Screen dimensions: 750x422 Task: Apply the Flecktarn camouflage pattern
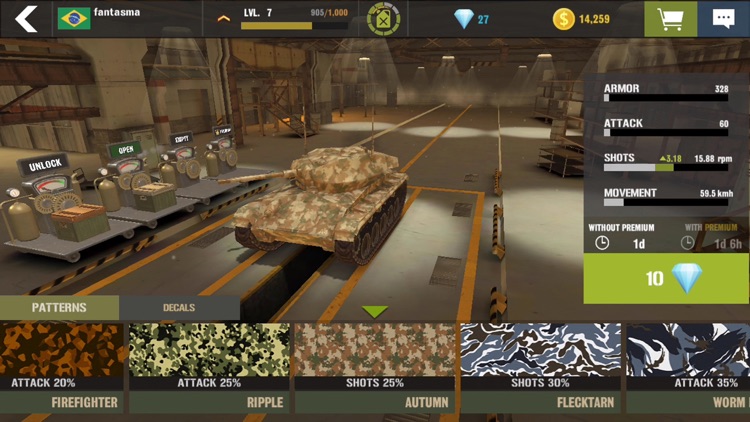click(x=541, y=366)
